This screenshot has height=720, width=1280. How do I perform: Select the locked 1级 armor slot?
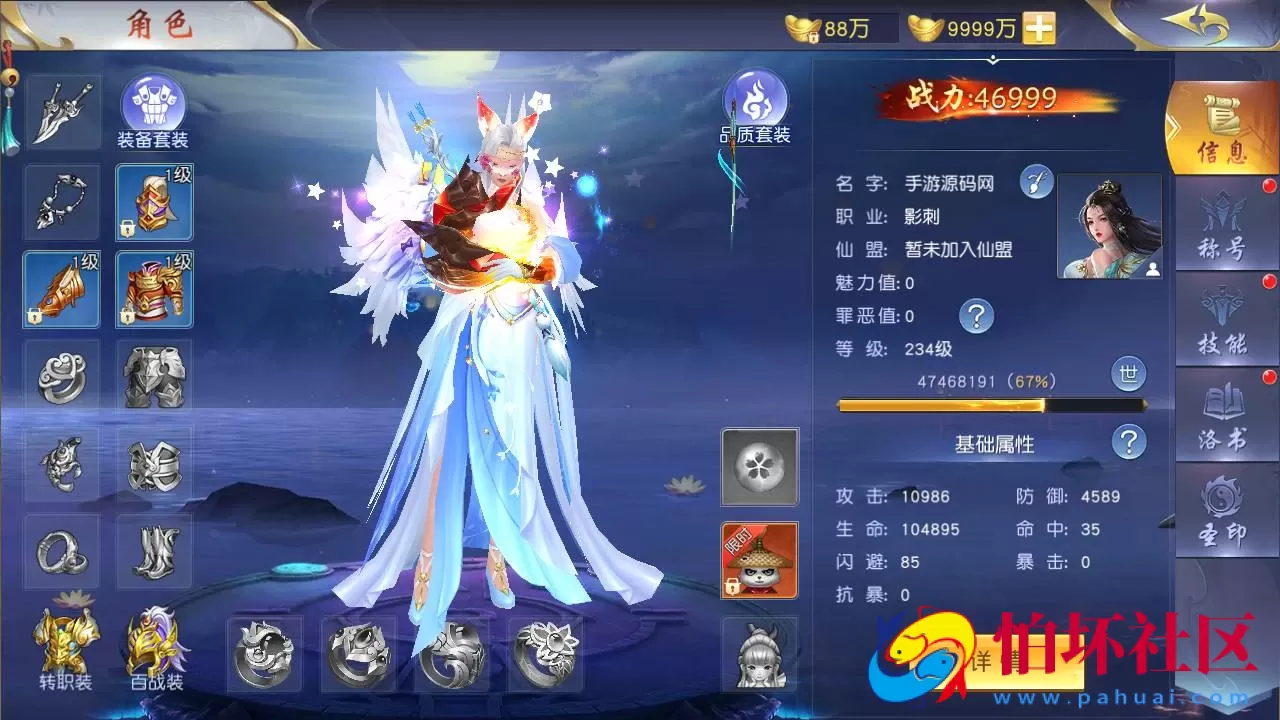(153, 290)
